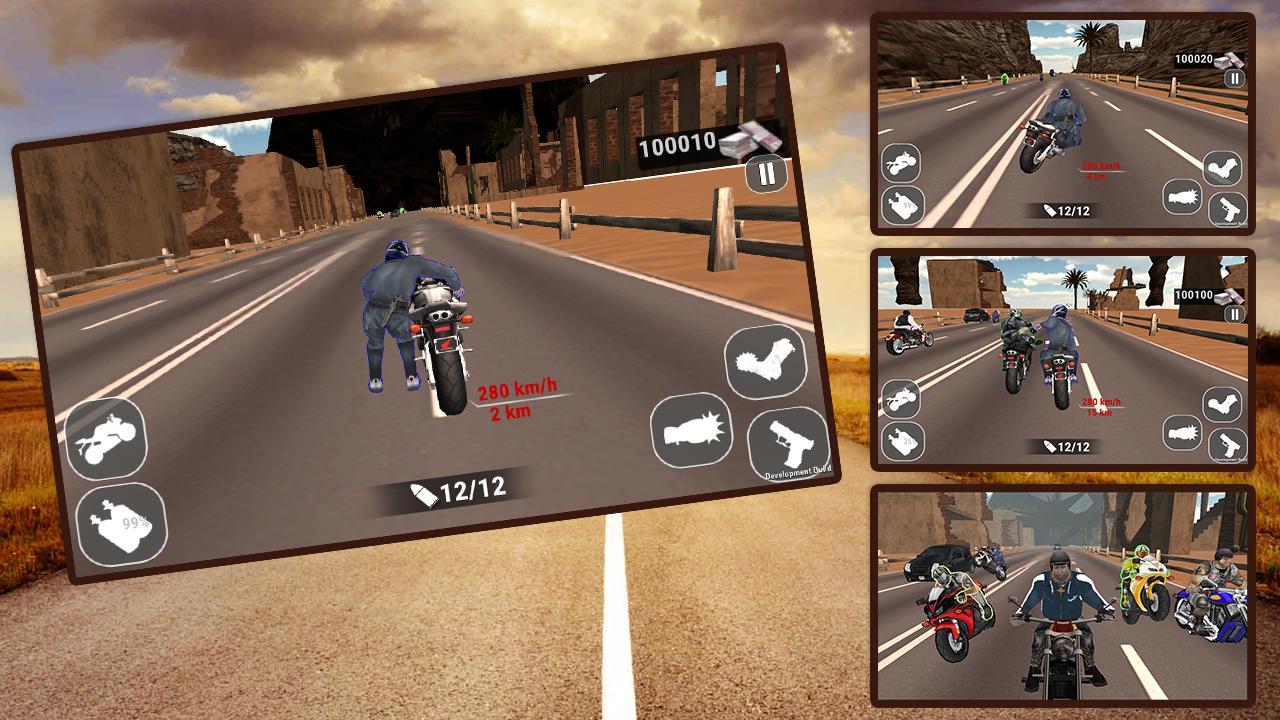Viewport: 1280px width, 720px height.
Task: Activate the punch attack icon
Action: coord(690,430)
